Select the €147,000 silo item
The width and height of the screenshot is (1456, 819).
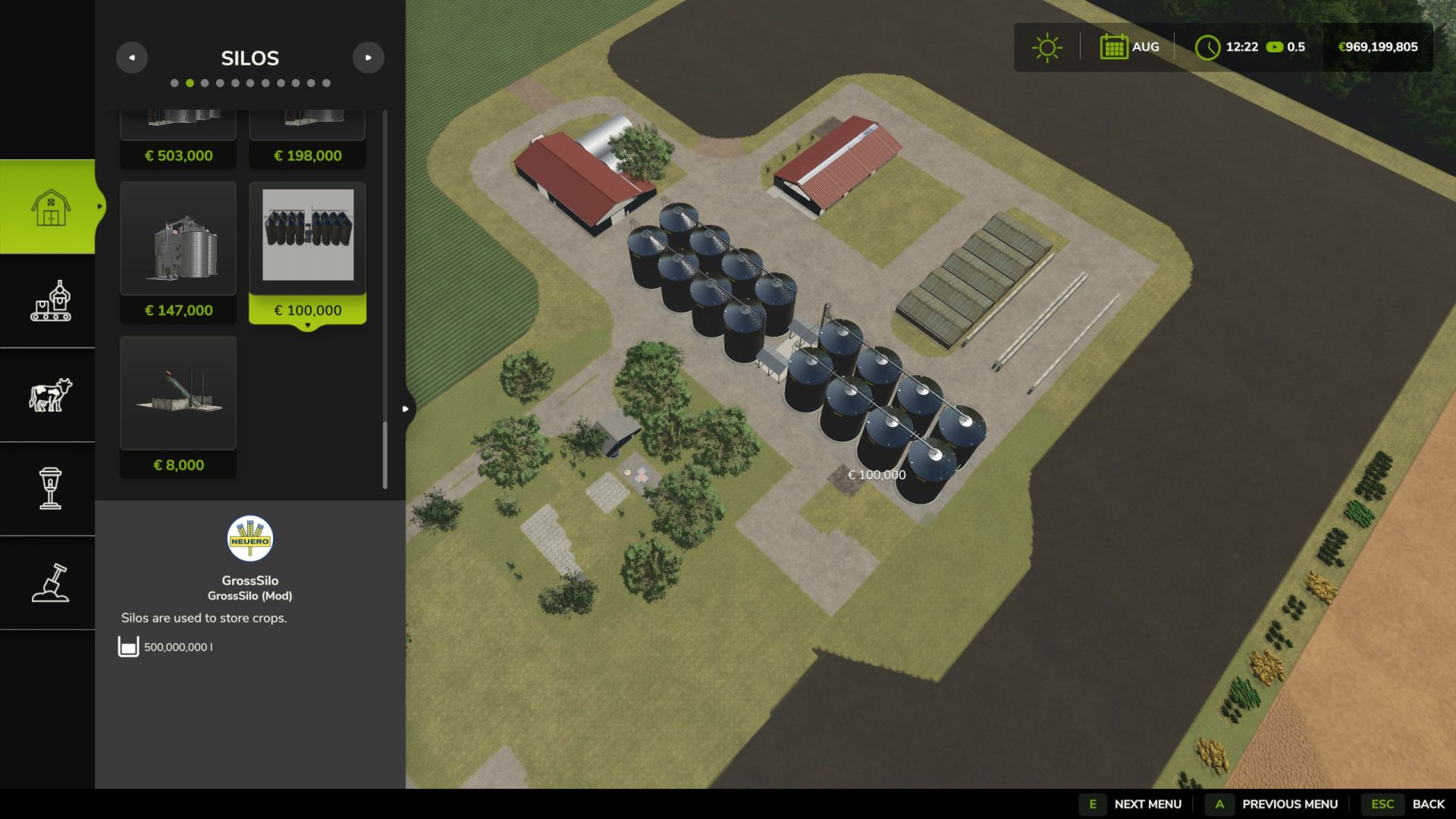pos(178,252)
